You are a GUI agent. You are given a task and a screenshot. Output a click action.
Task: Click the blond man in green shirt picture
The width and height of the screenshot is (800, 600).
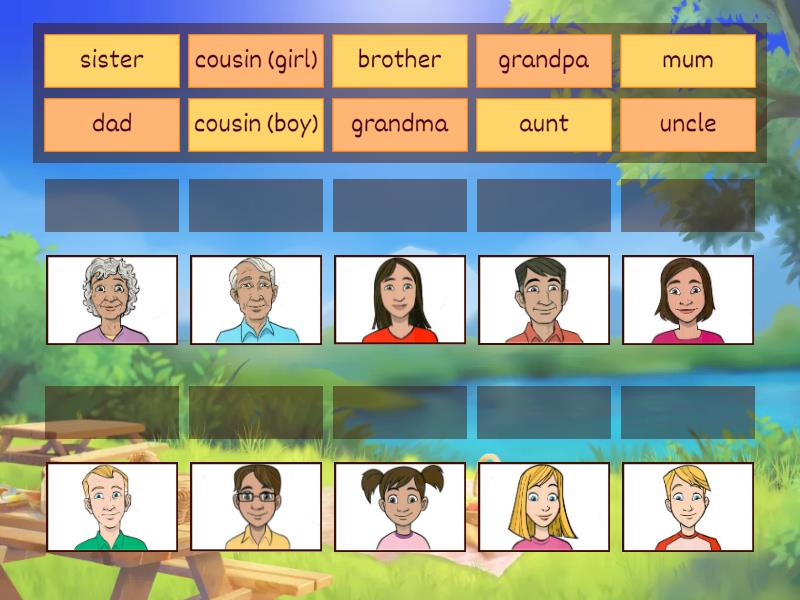tap(112, 507)
